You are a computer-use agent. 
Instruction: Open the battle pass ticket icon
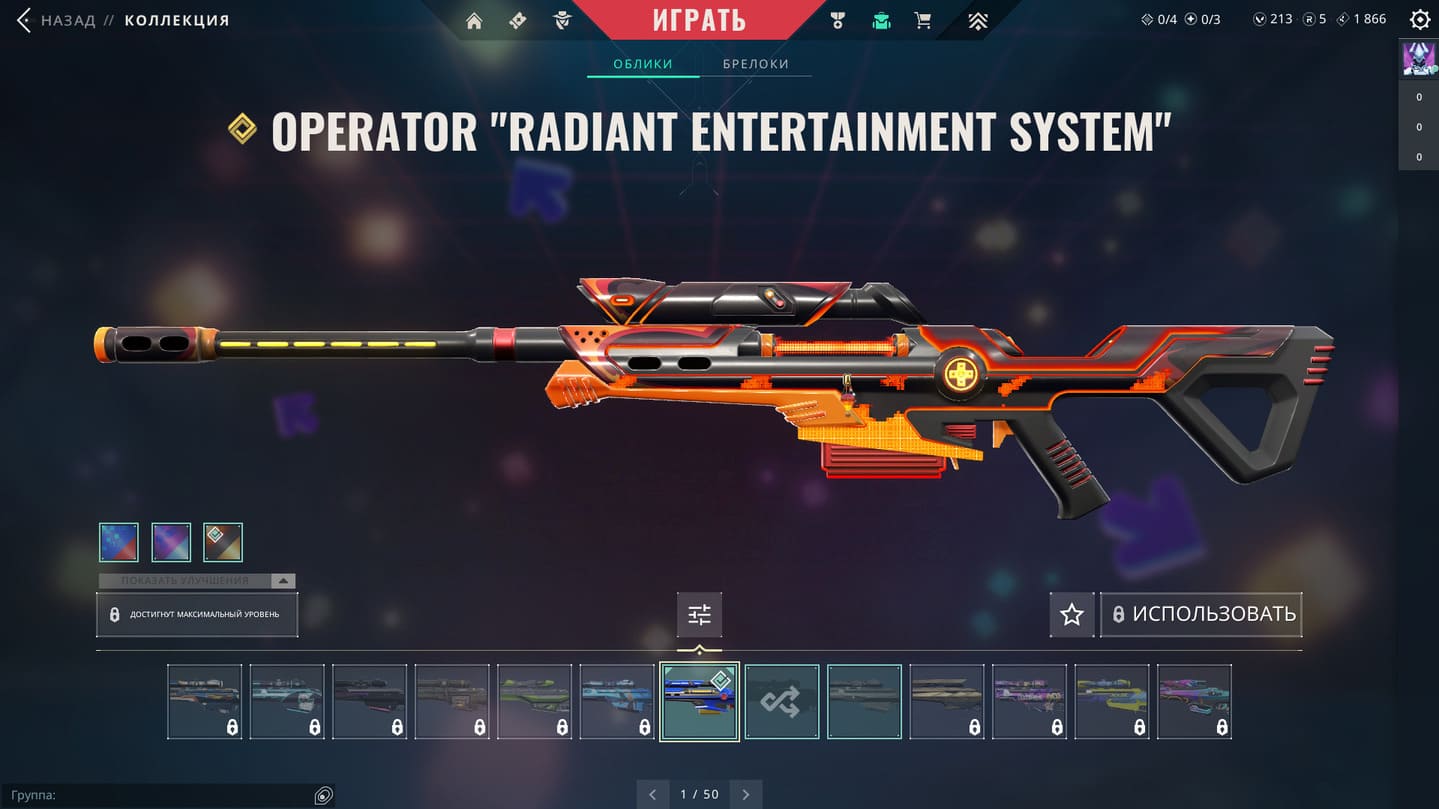pos(518,20)
